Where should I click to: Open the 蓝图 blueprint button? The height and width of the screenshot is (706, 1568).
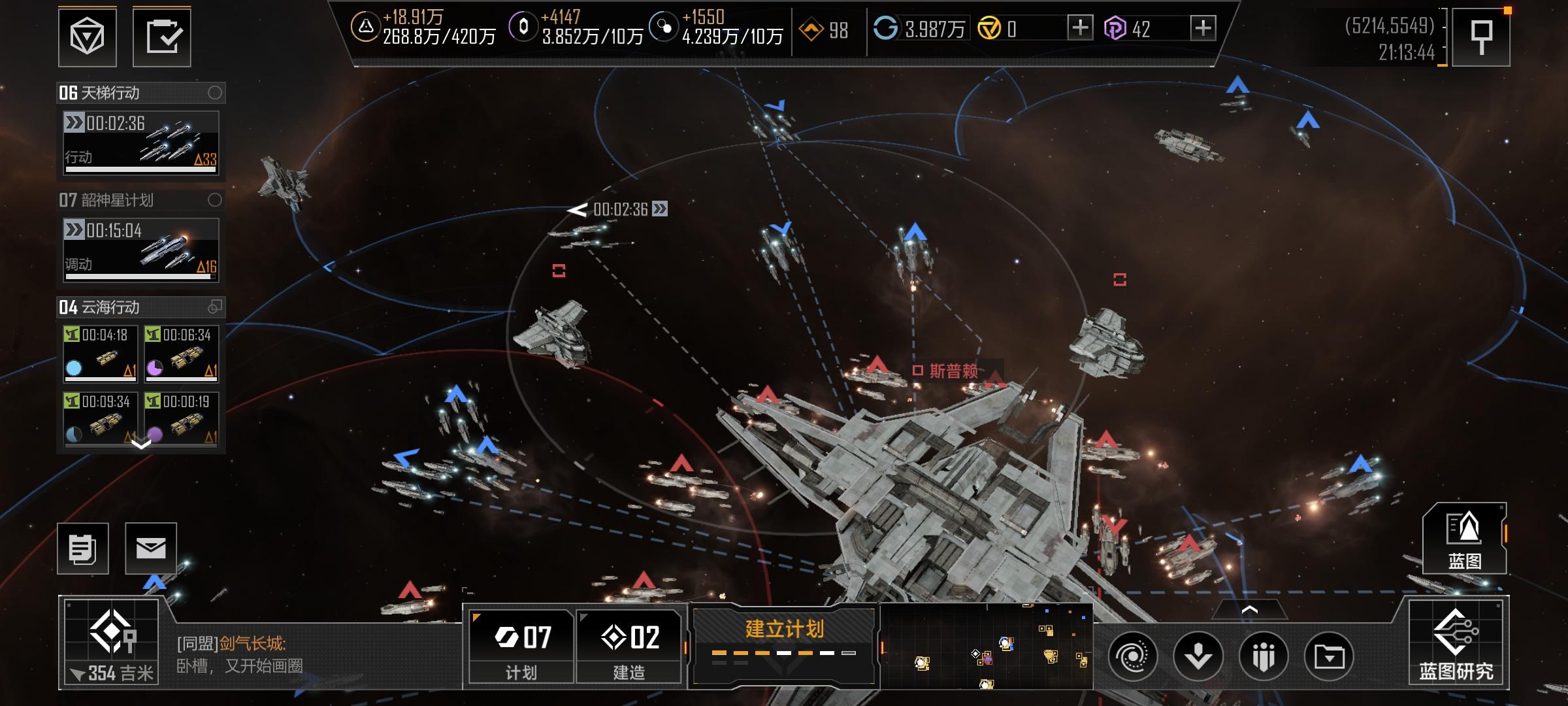click(x=1465, y=539)
